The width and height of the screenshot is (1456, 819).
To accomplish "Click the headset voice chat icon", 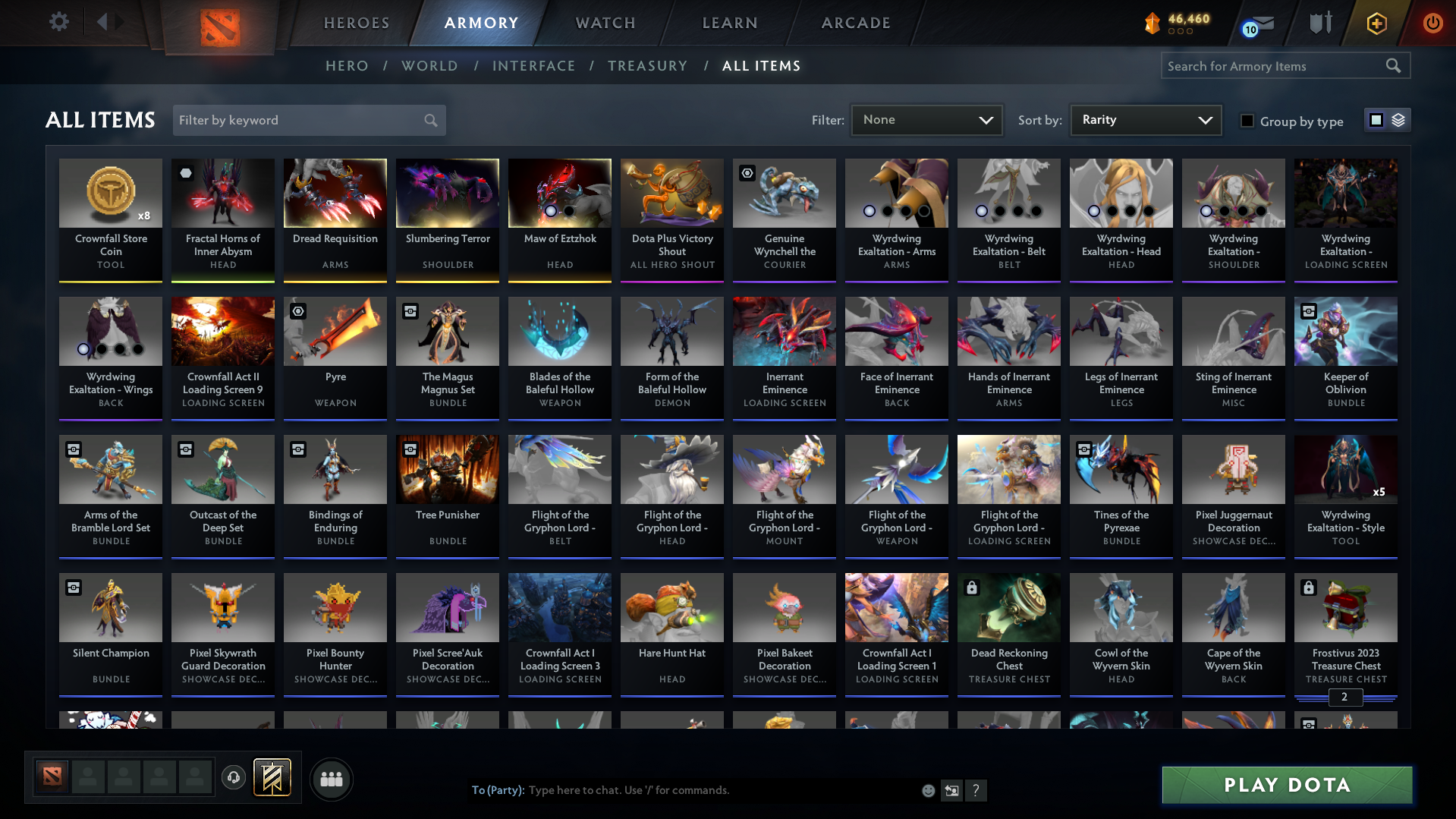I will 234,778.
